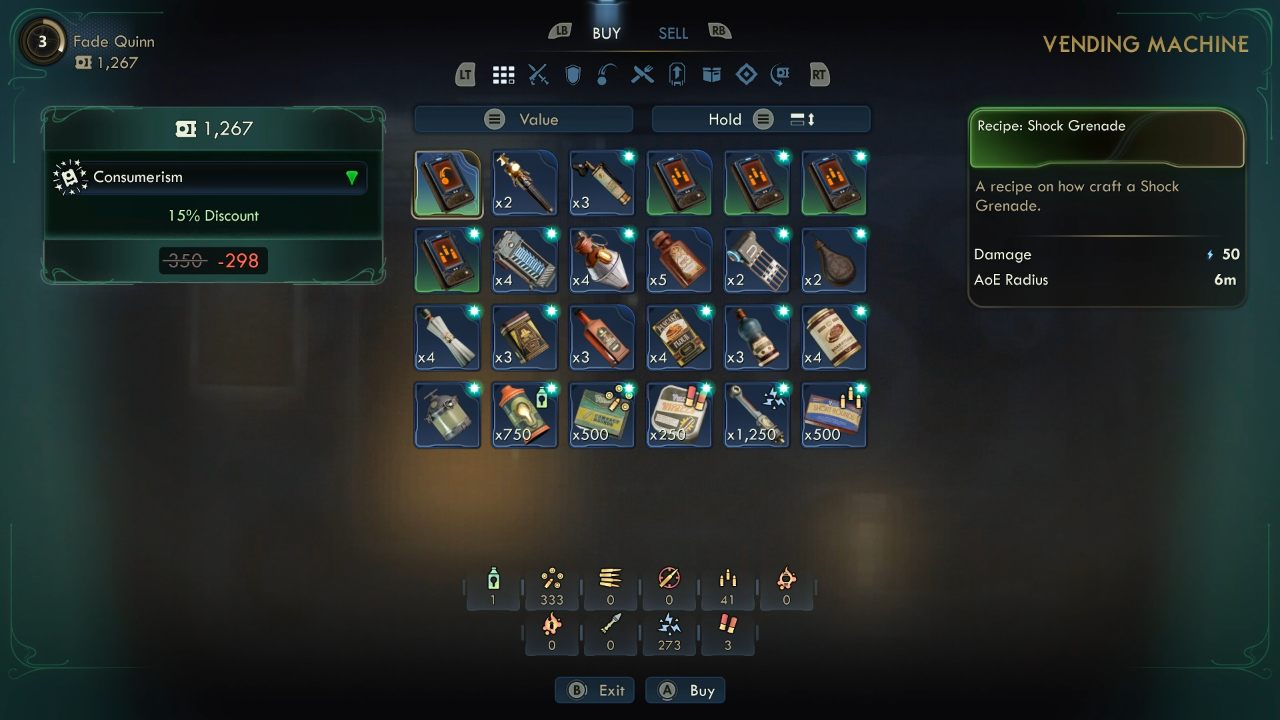This screenshot has width=1280, height=720.
Task: Select the Shock Grenade recipe item
Action: pos(447,183)
